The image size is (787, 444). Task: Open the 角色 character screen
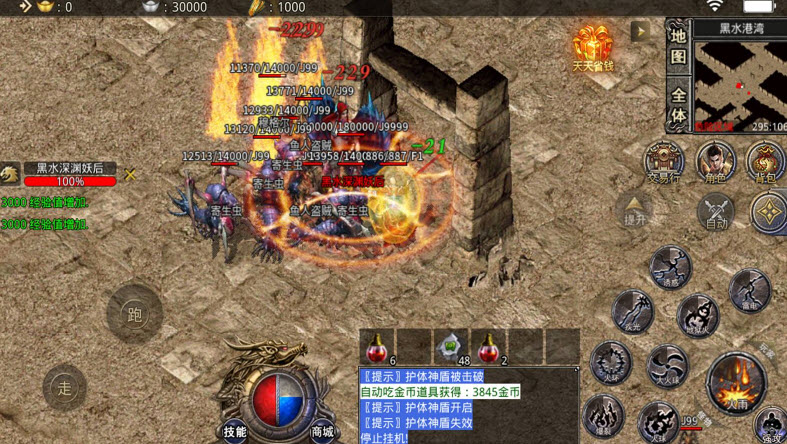click(715, 162)
